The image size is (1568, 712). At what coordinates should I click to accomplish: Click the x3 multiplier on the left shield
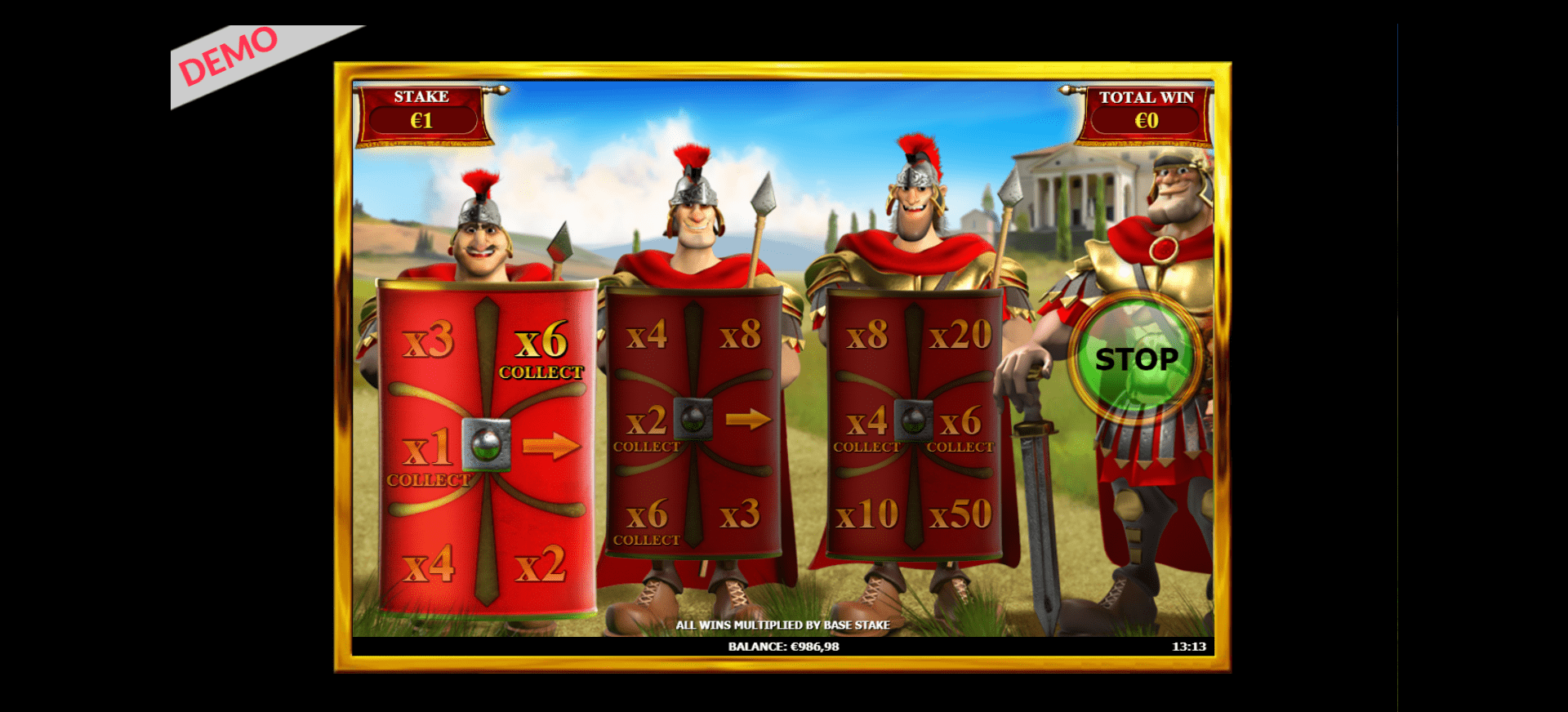click(x=428, y=343)
